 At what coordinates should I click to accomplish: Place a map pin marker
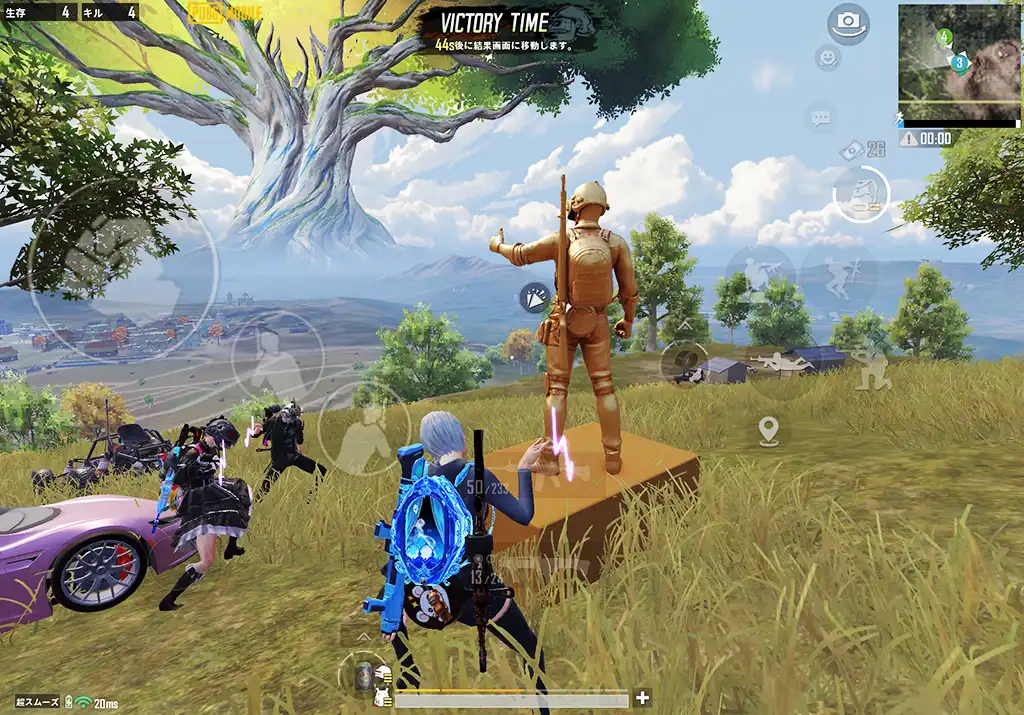768,431
